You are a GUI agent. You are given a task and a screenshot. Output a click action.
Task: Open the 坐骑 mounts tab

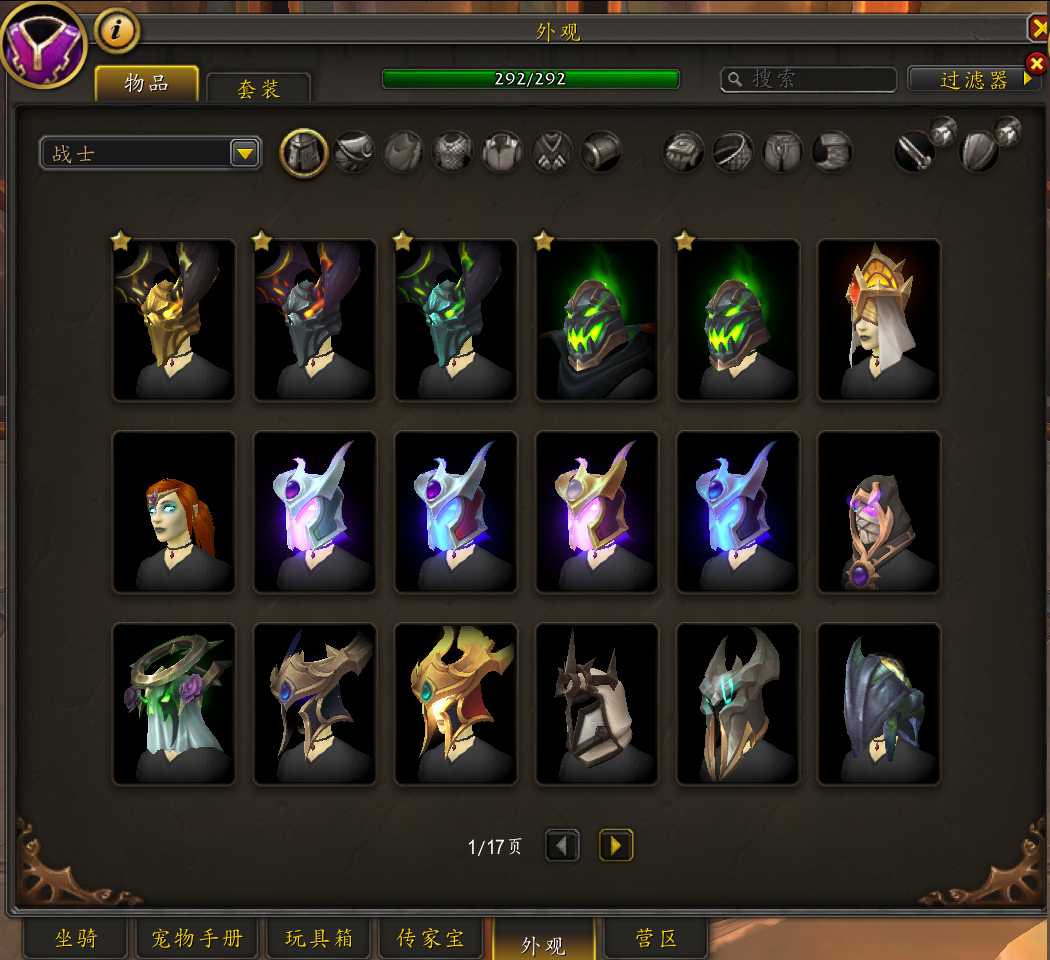(76, 938)
